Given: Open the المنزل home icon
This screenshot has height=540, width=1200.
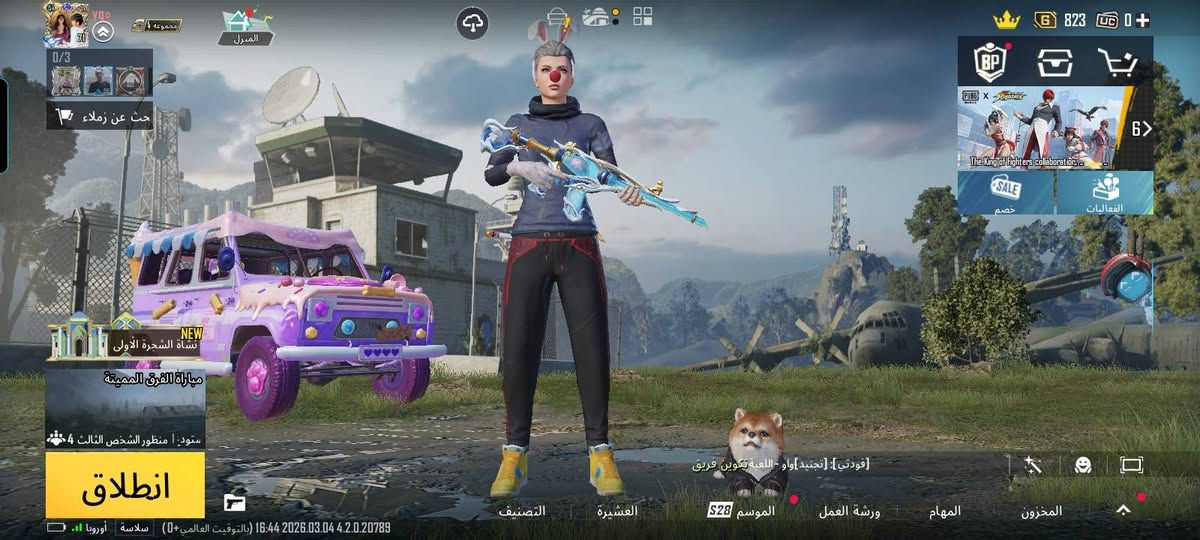Looking at the screenshot, I should [245, 25].
